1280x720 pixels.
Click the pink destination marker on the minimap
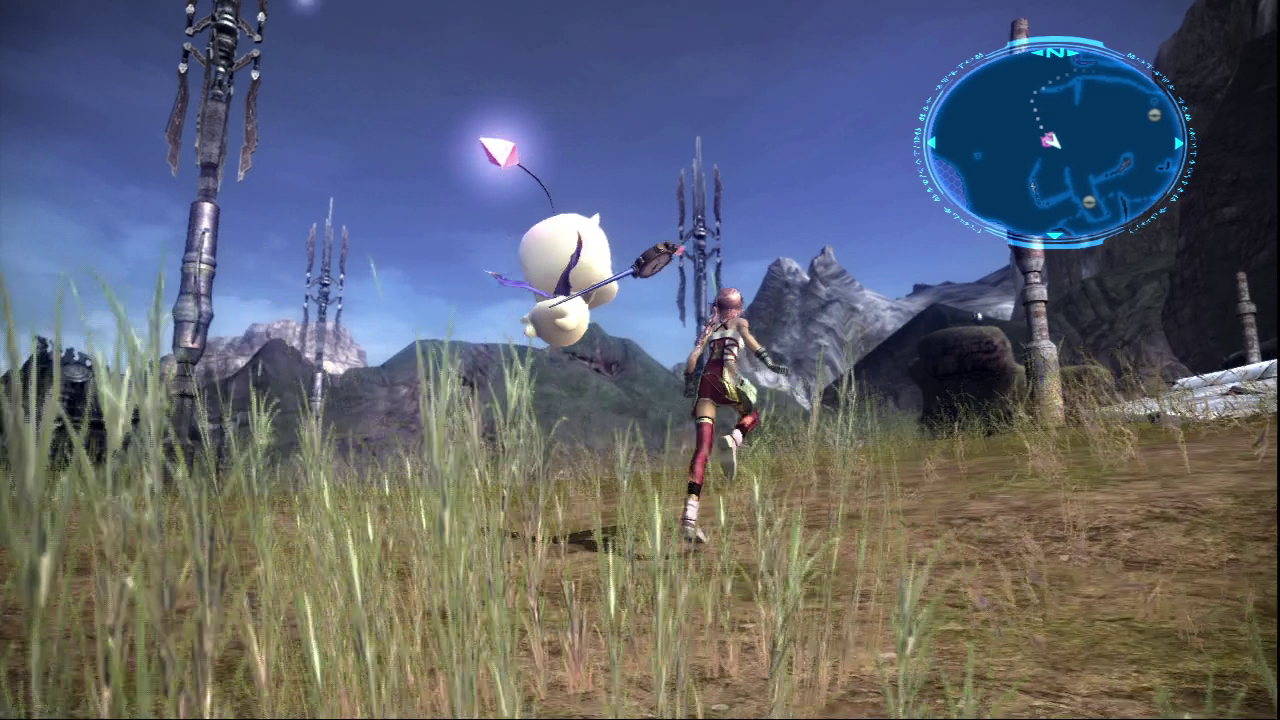pyautogui.click(x=1046, y=139)
